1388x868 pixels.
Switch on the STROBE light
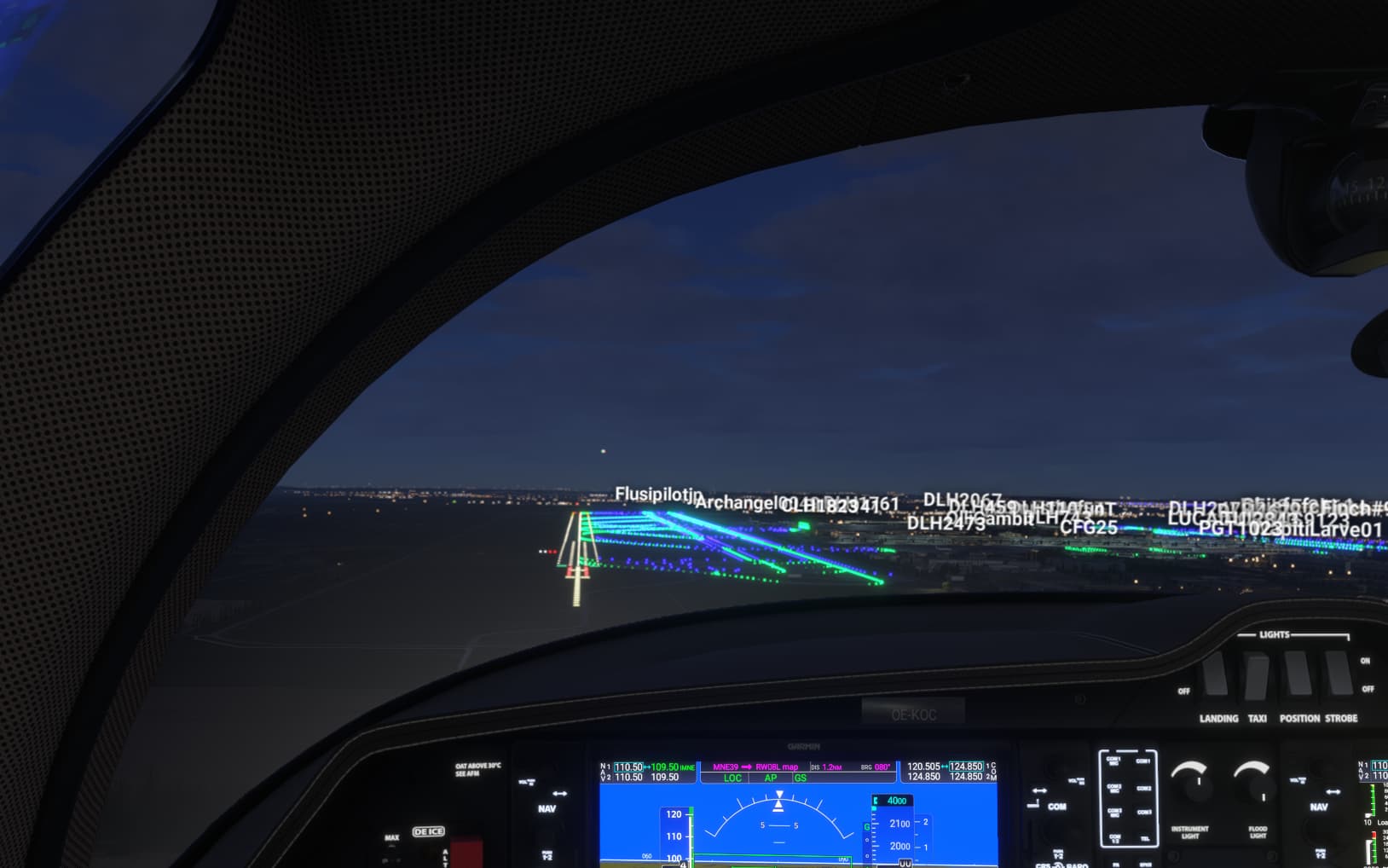point(1339,673)
